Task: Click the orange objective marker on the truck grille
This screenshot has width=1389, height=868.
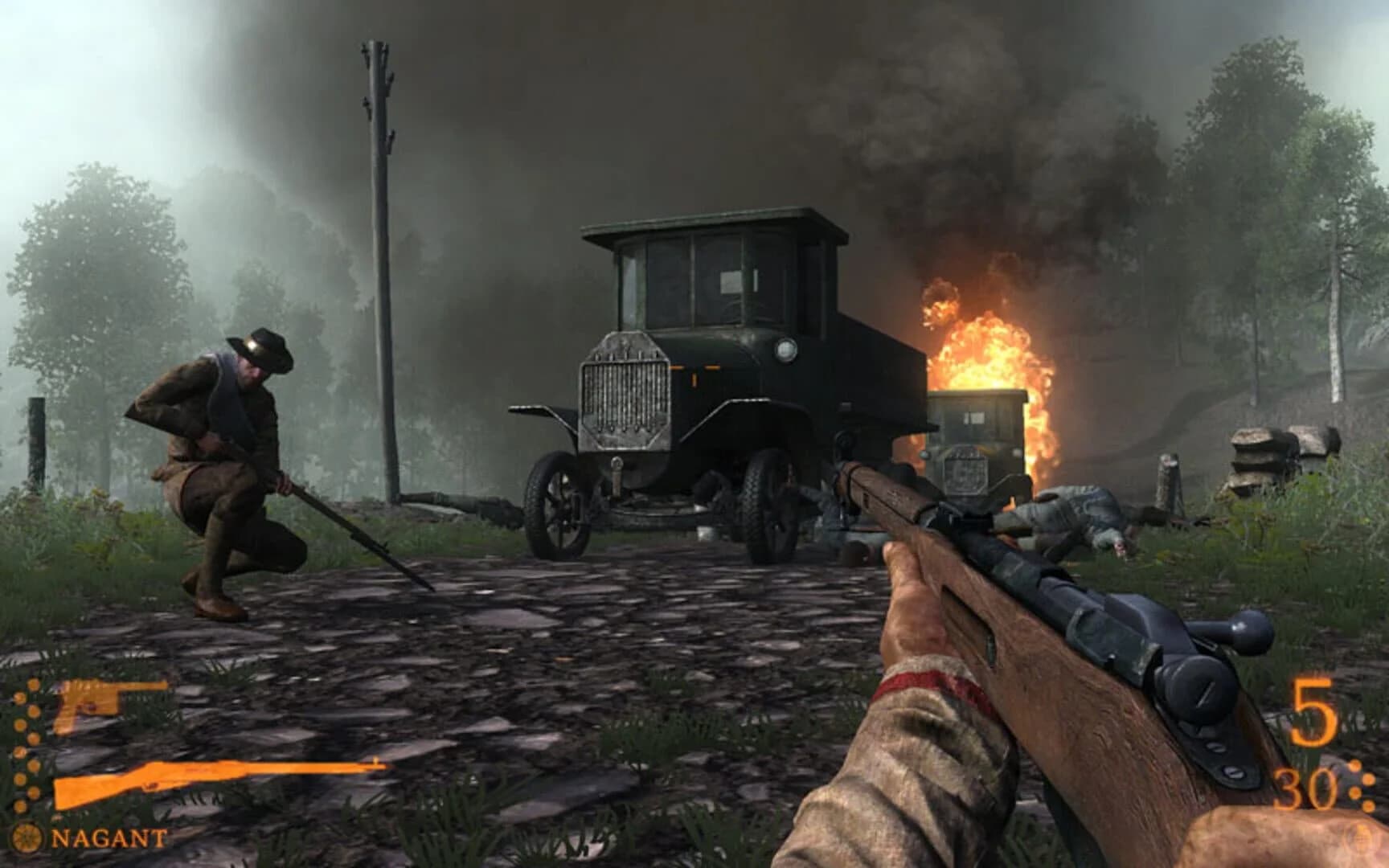Action: click(x=693, y=370)
